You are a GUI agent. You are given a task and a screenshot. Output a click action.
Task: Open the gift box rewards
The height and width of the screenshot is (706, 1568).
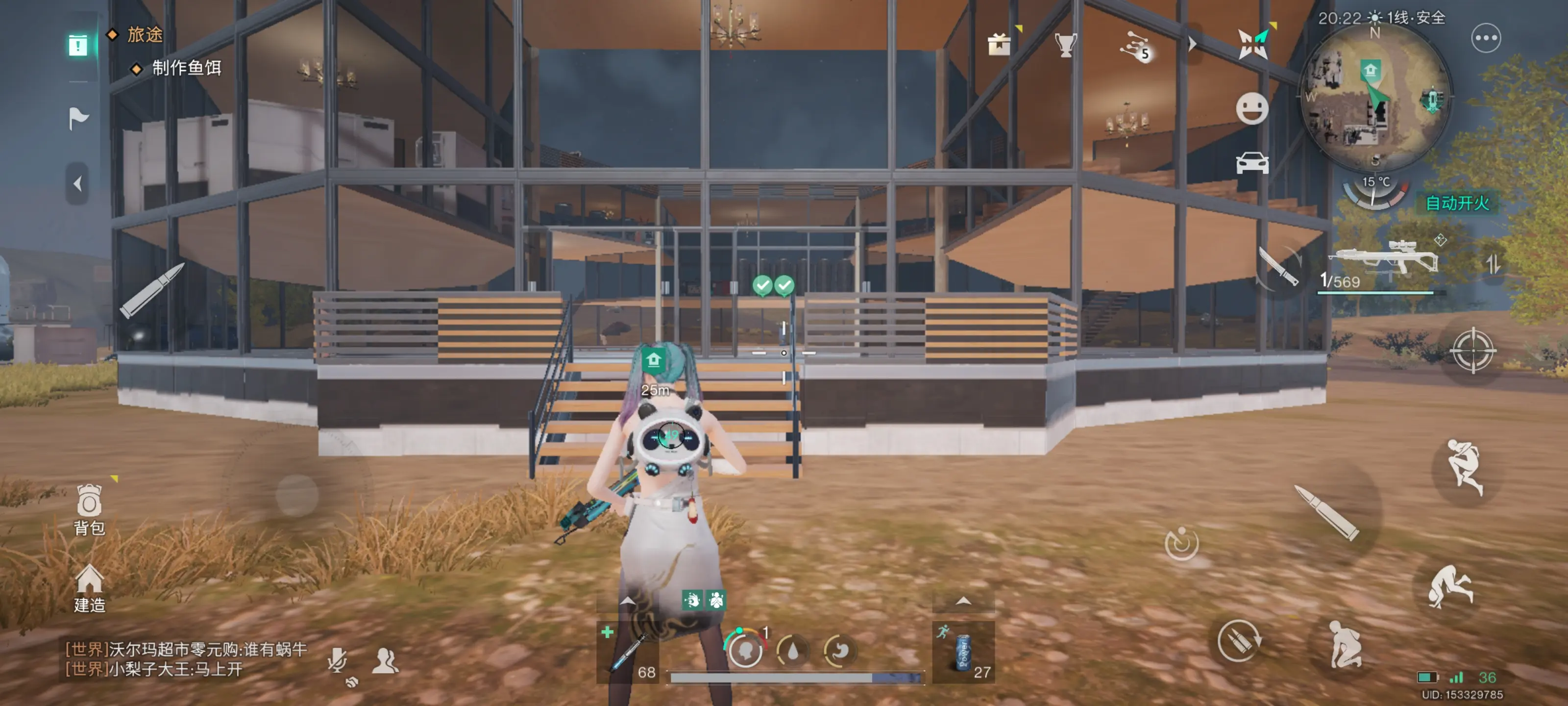tap(999, 44)
